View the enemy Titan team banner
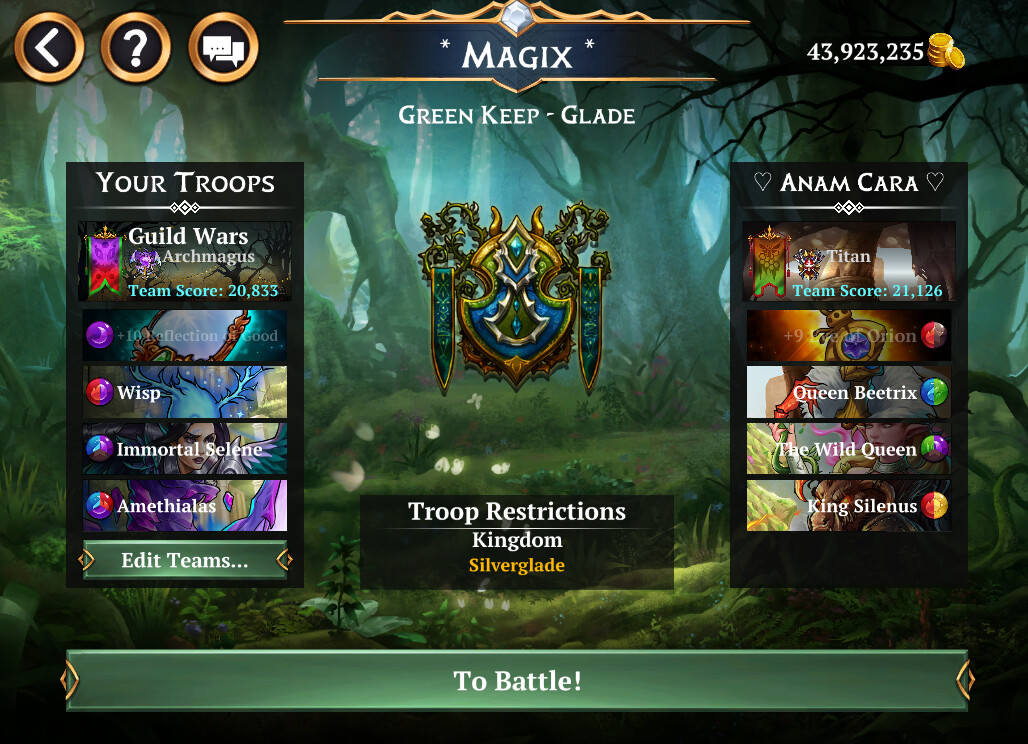Image resolution: width=1028 pixels, height=744 pixels. (849, 262)
